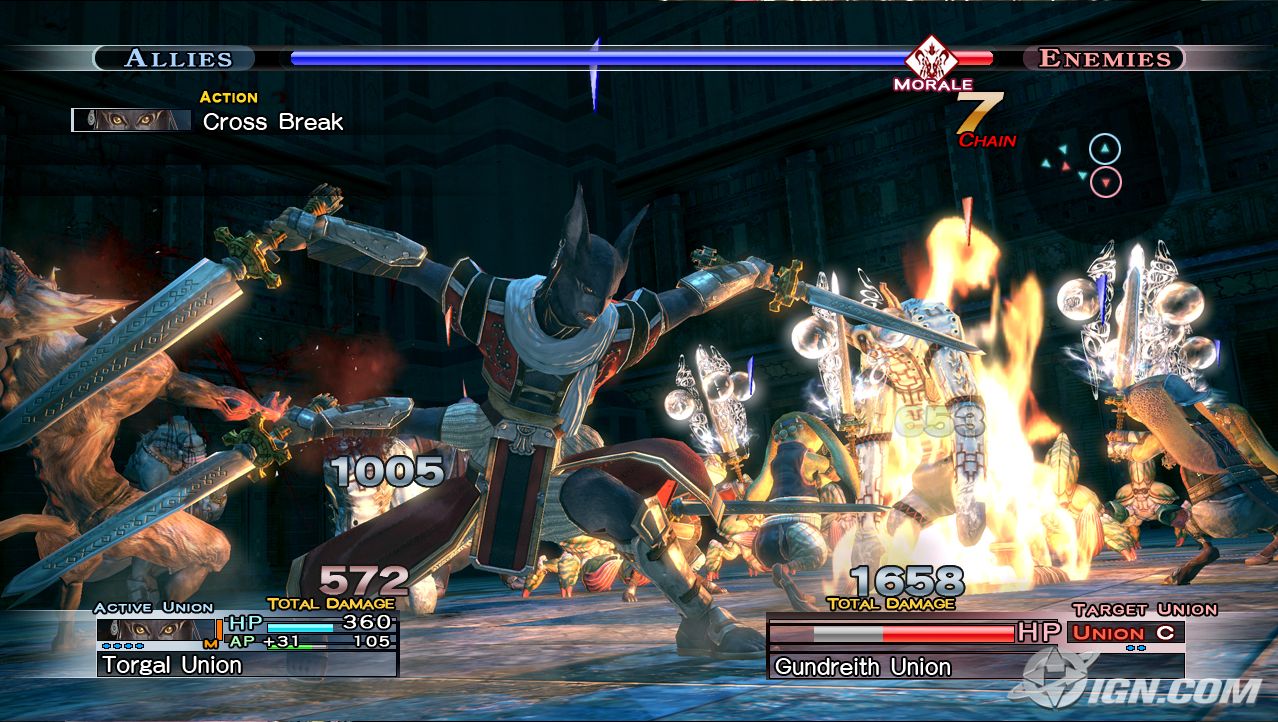Click the Allies label on morale bar
The height and width of the screenshot is (722, 1278).
(x=178, y=58)
